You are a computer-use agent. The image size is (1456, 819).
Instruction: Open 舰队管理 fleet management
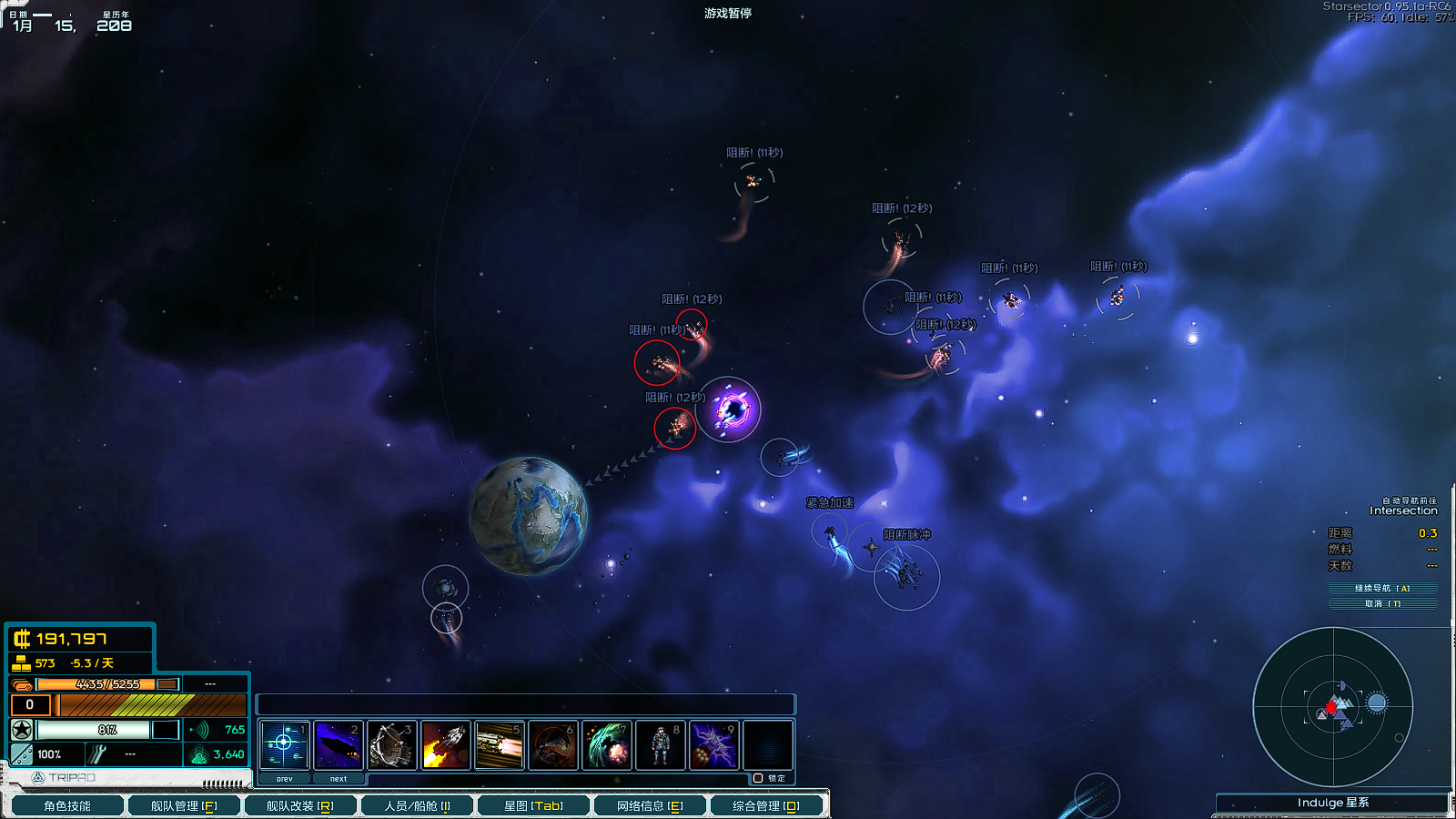click(184, 805)
